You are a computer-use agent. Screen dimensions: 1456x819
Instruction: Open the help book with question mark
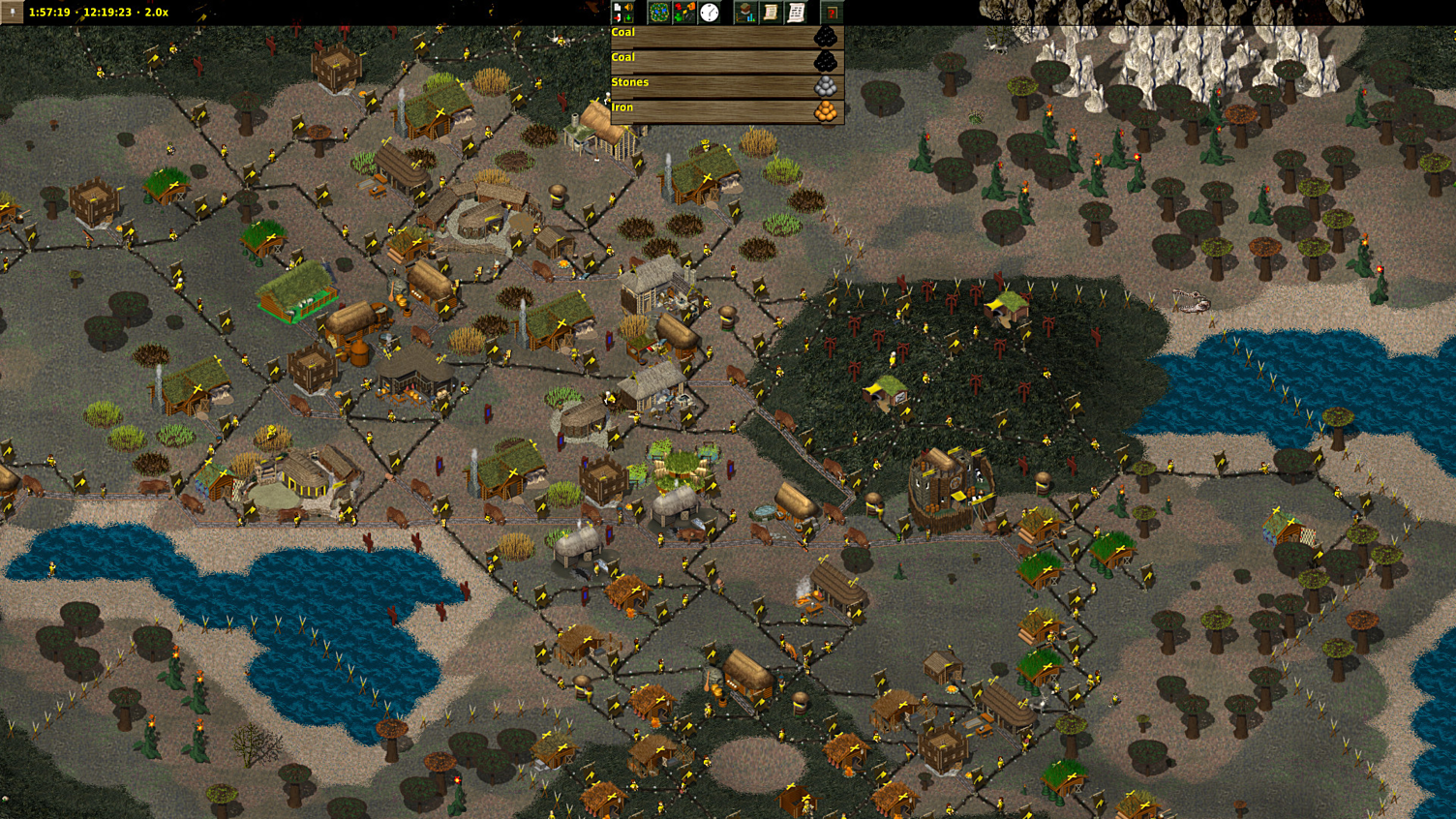(x=832, y=13)
